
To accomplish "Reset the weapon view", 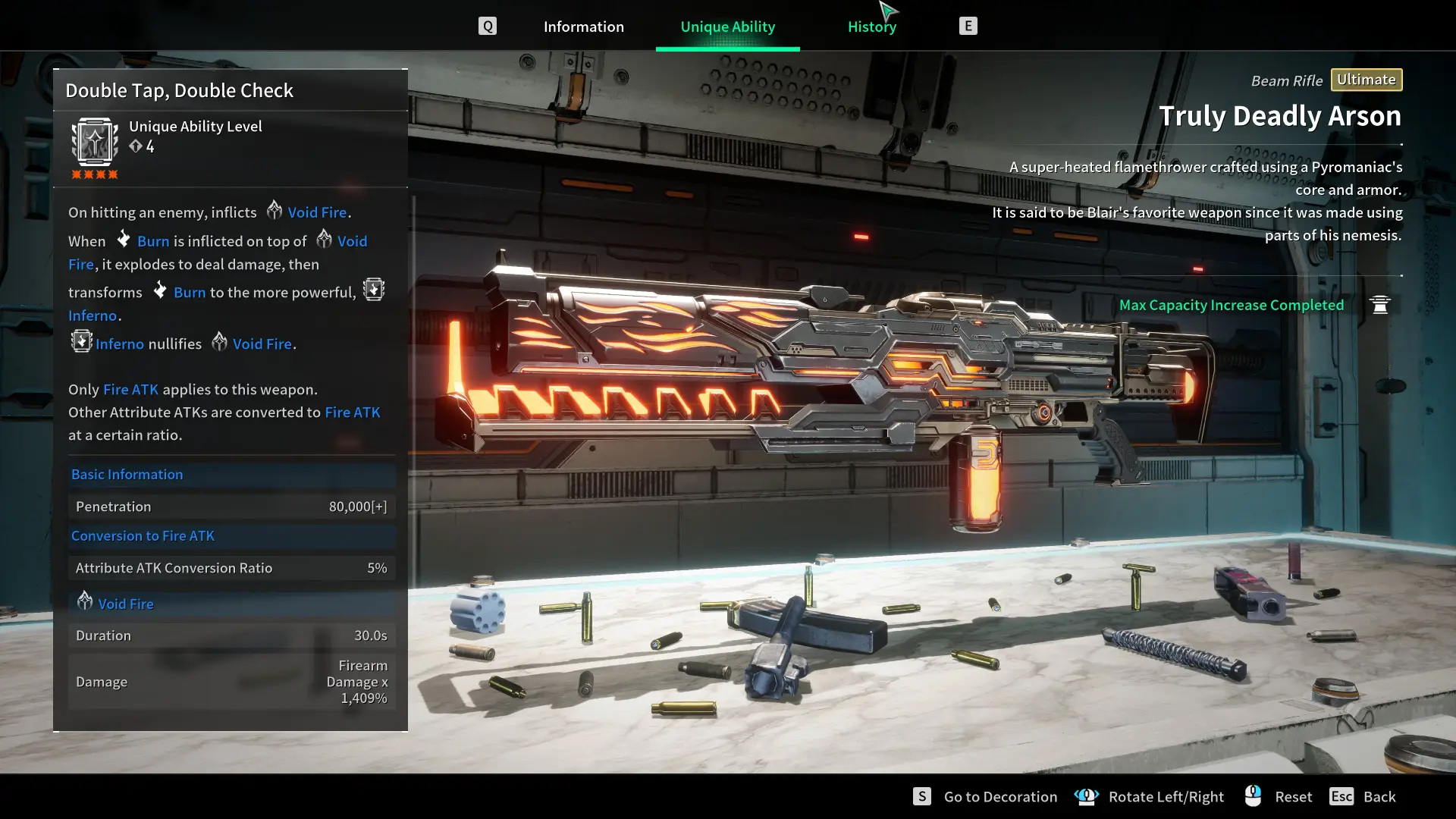I will (1292, 796).
